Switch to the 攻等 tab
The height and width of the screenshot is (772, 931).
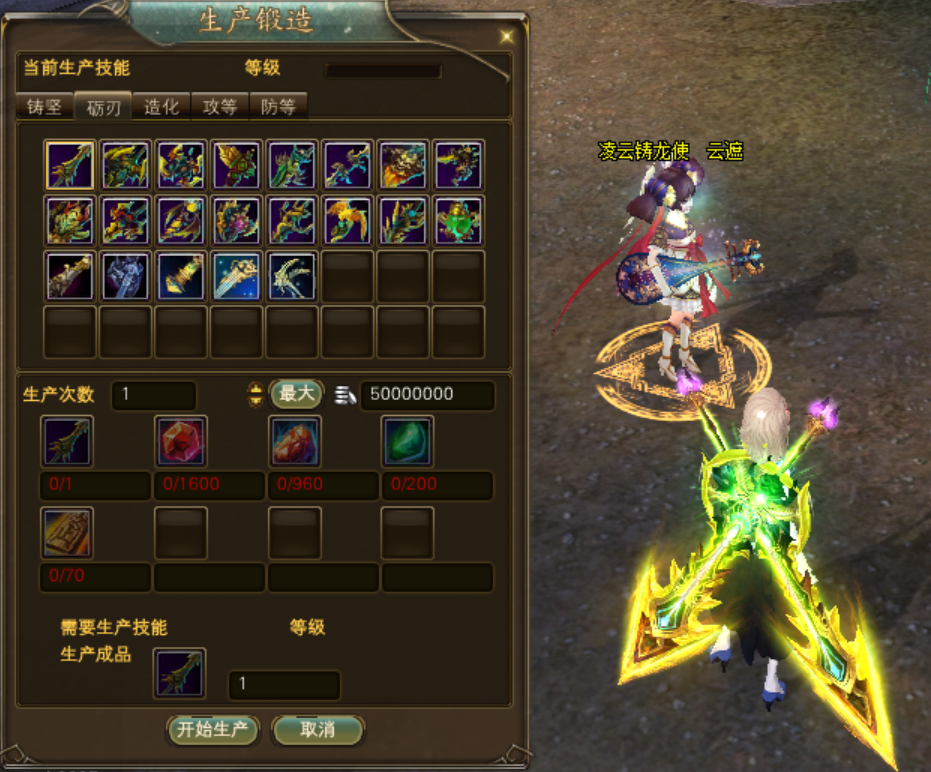point(219,107)
